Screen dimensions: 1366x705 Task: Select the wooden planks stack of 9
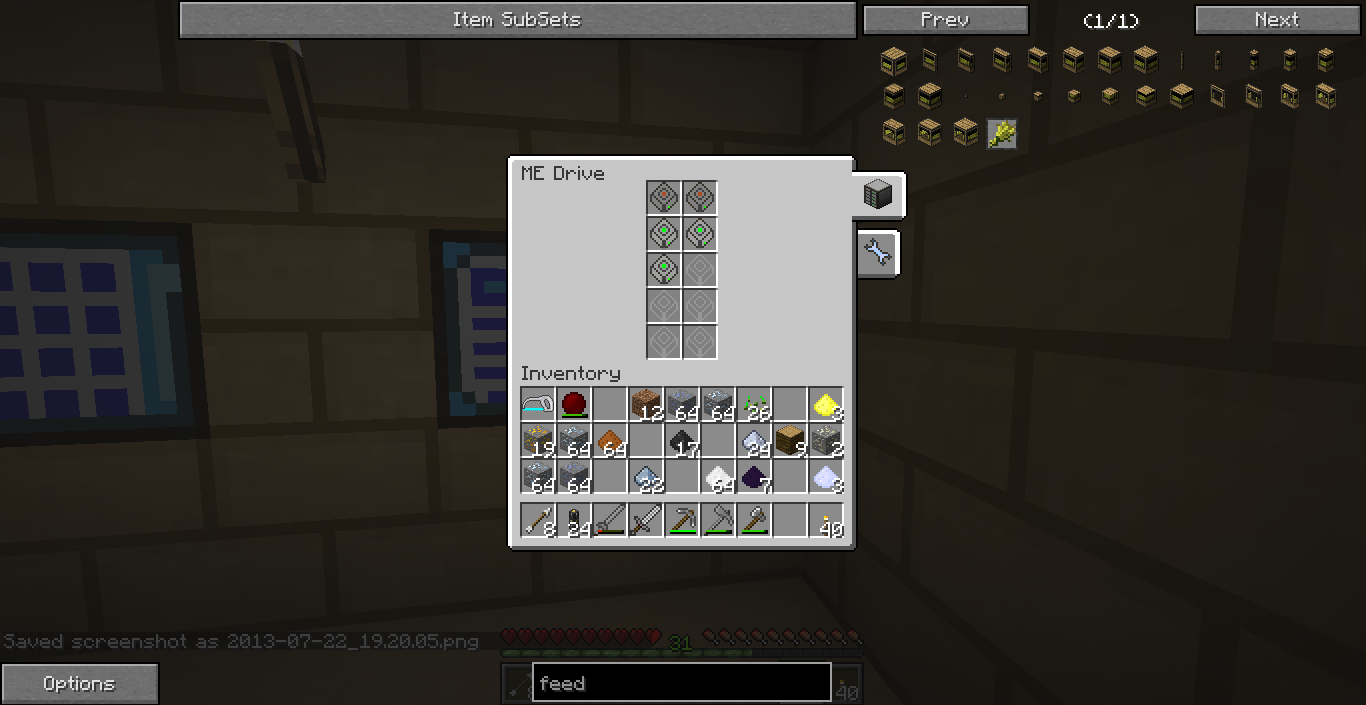pyautogui.click(x=790, y=441)
